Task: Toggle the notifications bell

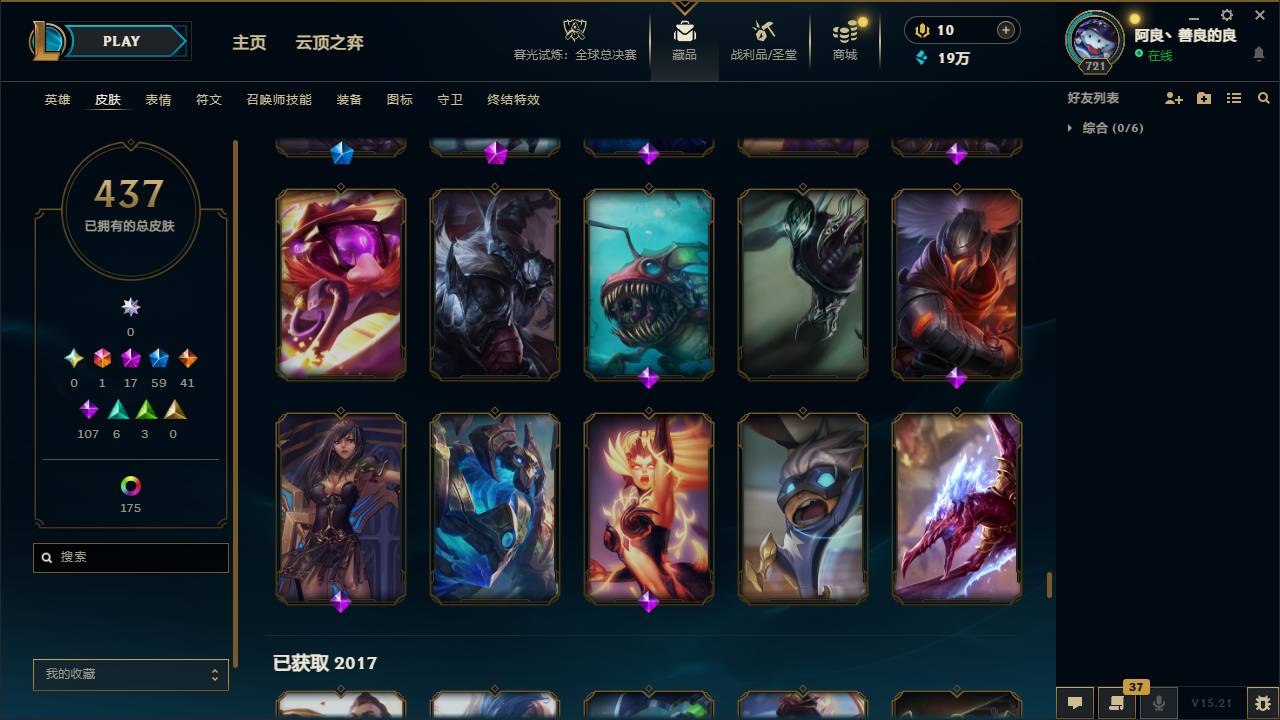Action: click(x=1259, y=52)
